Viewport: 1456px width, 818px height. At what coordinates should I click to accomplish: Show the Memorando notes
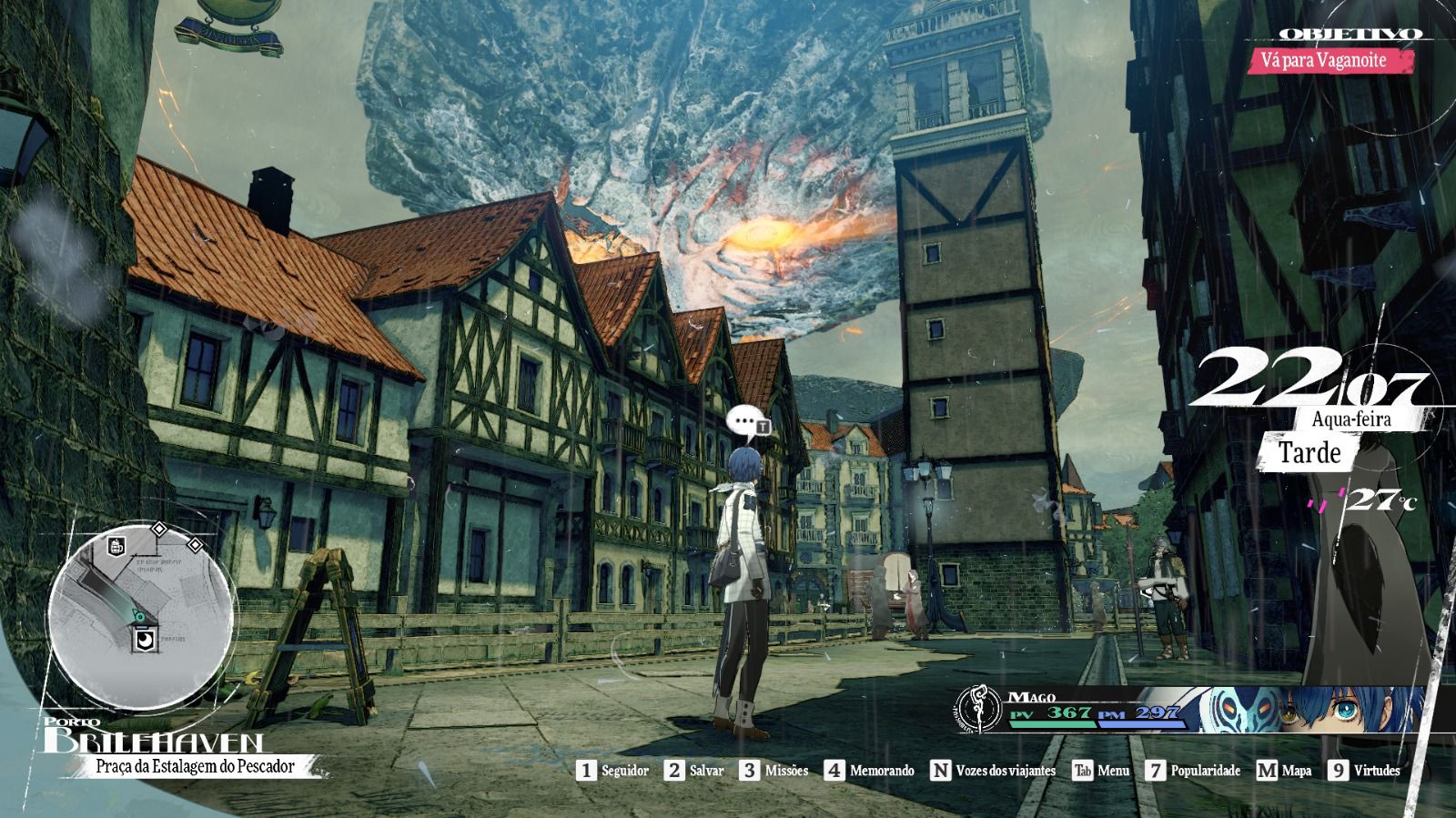pos(870,771)
